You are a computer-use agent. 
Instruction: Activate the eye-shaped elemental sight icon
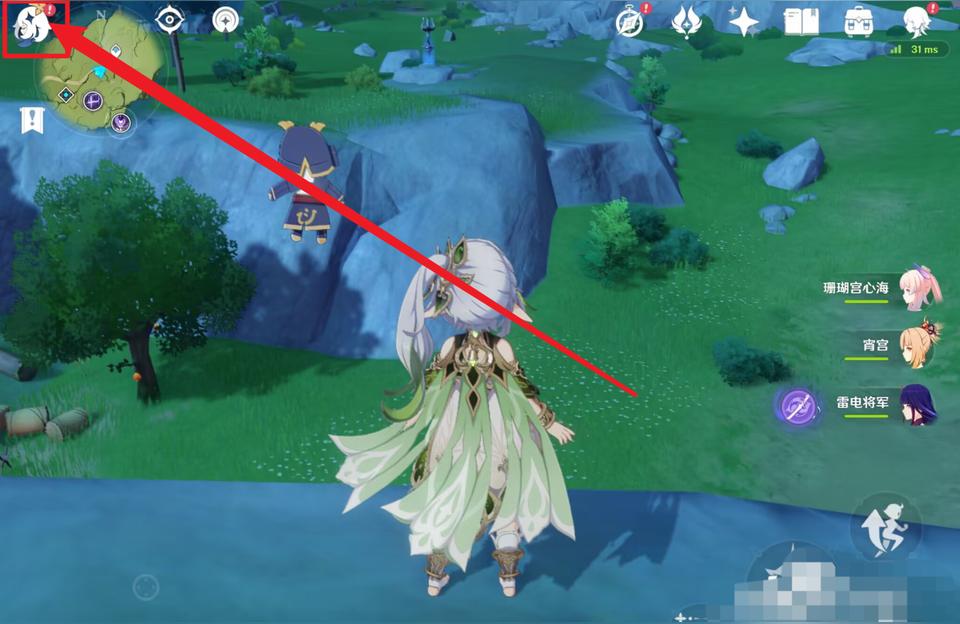point(171,21)
